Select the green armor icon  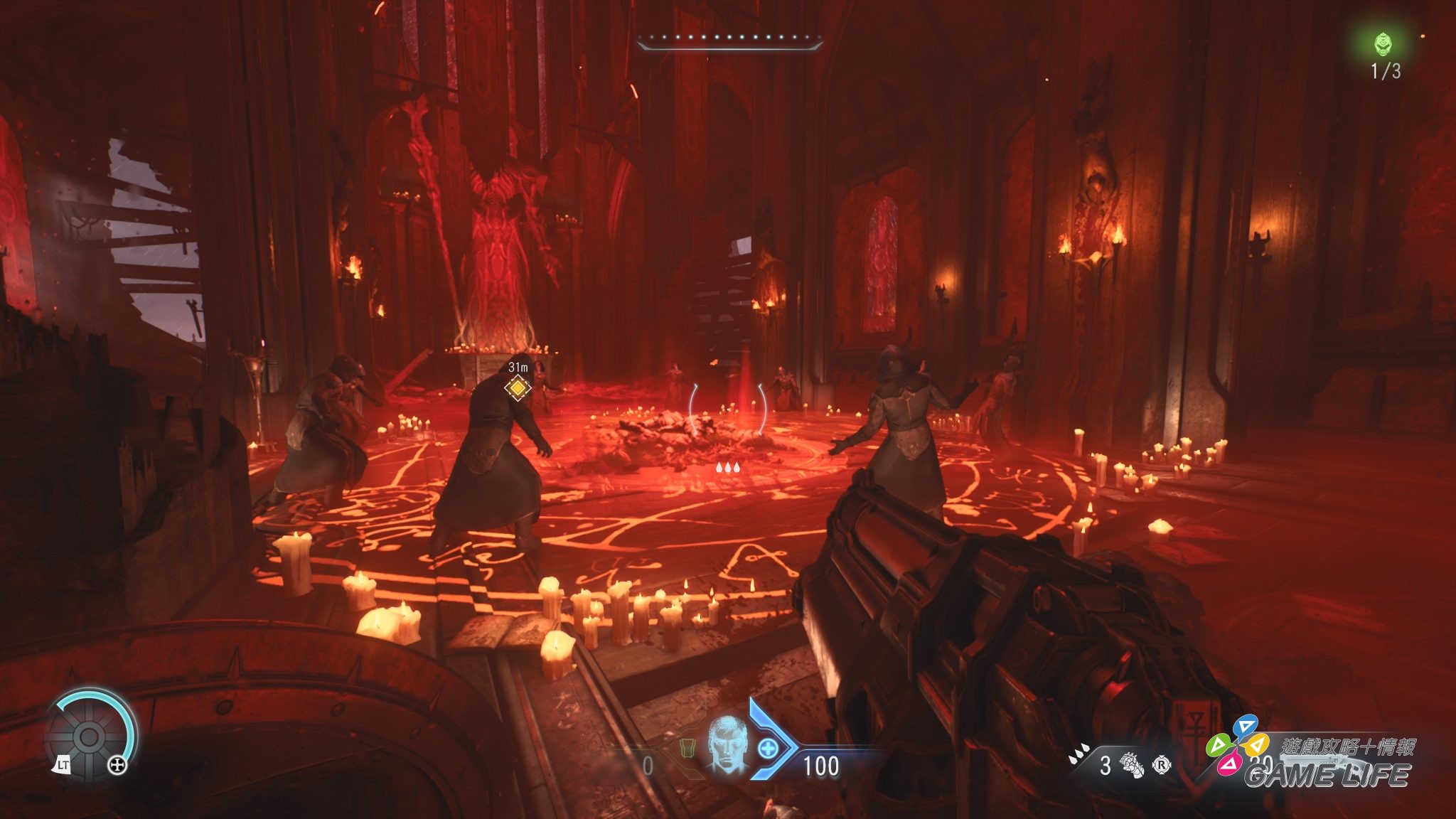[x=686, y=749]
